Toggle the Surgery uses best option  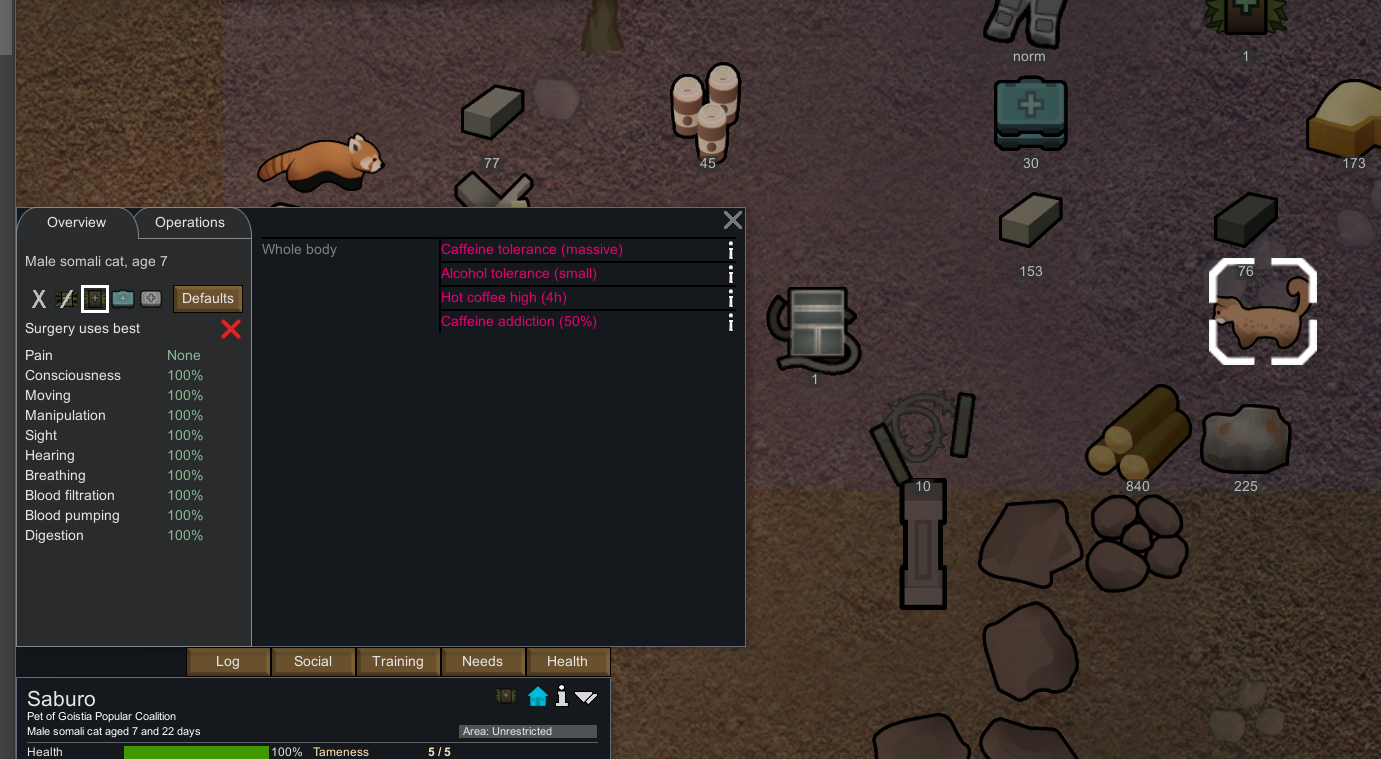[x=231, y=329]
